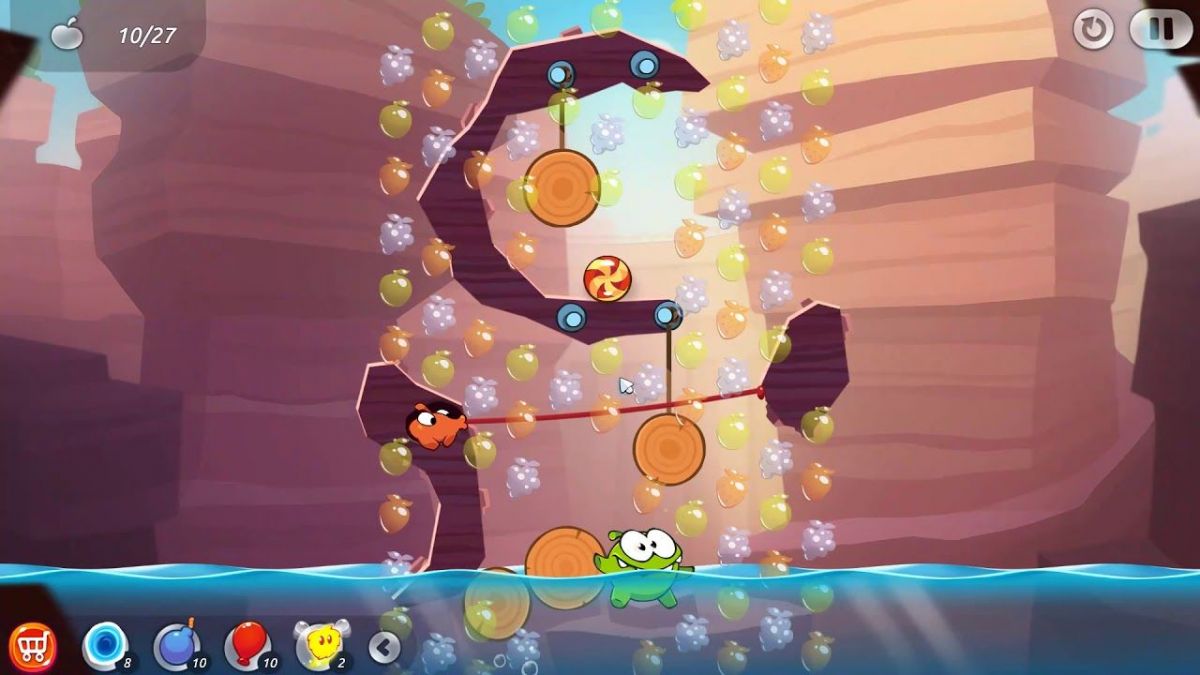Open the shop cart button
The height and width of the screenshot is (675, 1200).
click(32, 647)
